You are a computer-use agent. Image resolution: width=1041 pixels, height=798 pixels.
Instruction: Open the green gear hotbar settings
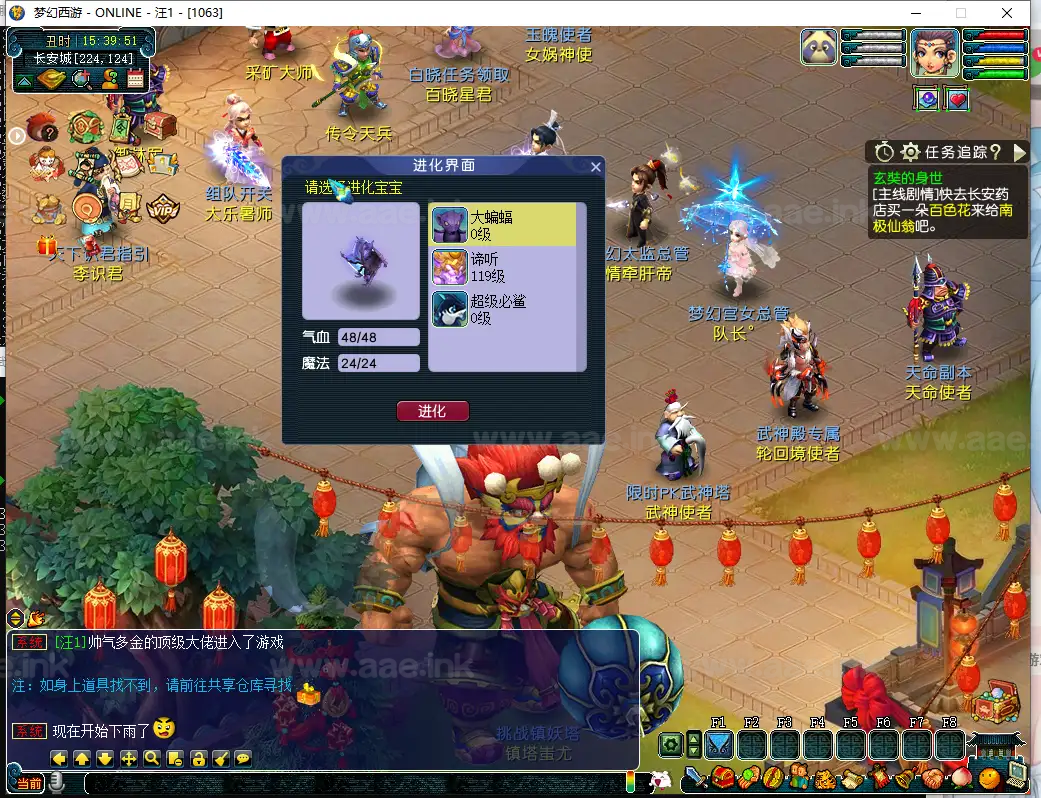tap(670, 744)
